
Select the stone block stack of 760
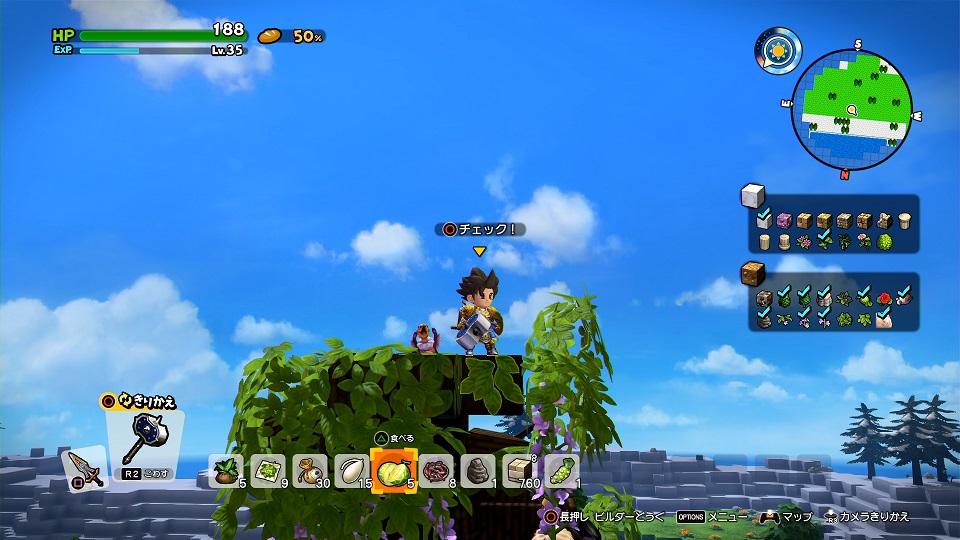tap(519, 469)
